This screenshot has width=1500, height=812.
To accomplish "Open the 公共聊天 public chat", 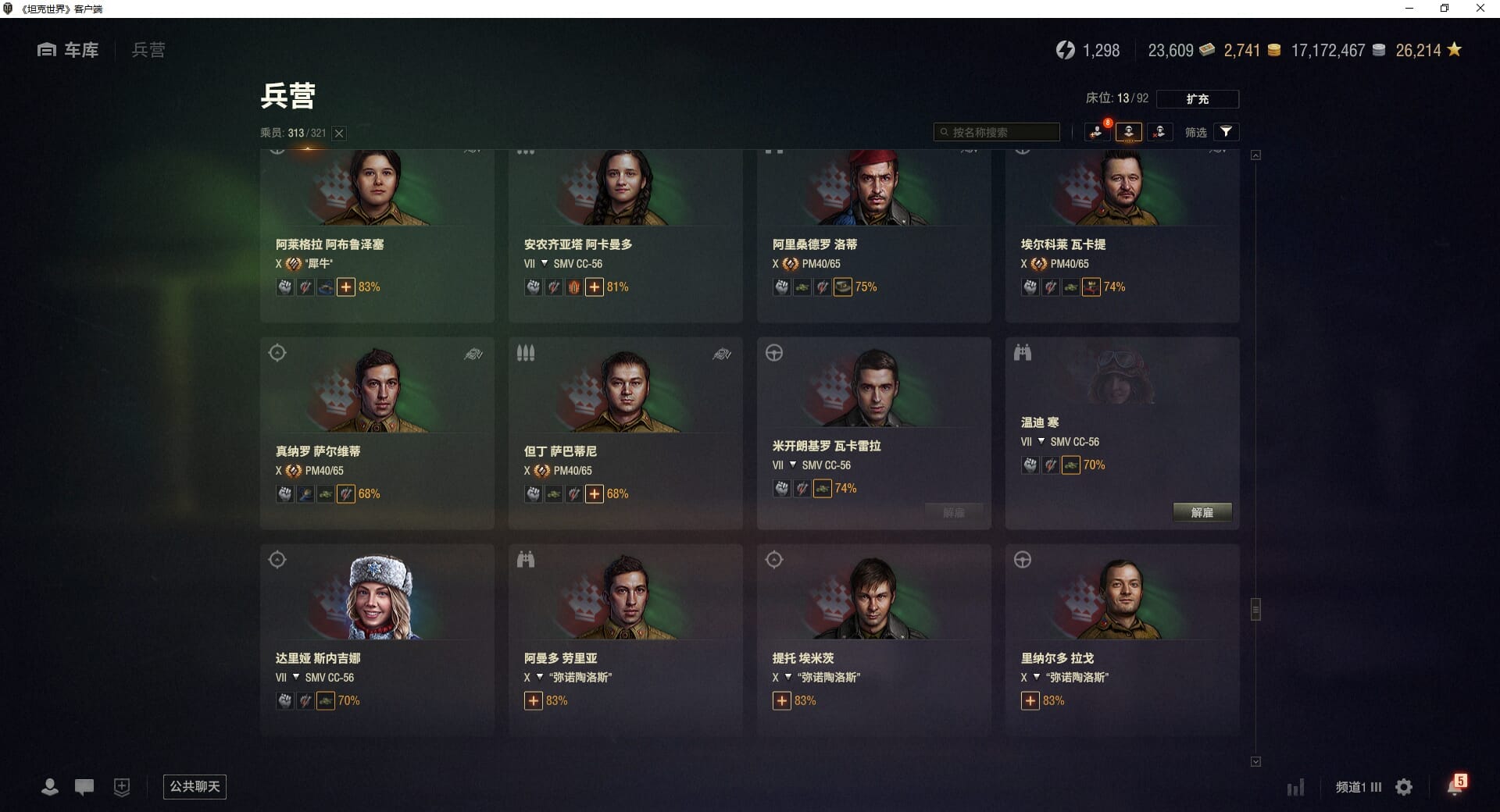I will (195, 786).
